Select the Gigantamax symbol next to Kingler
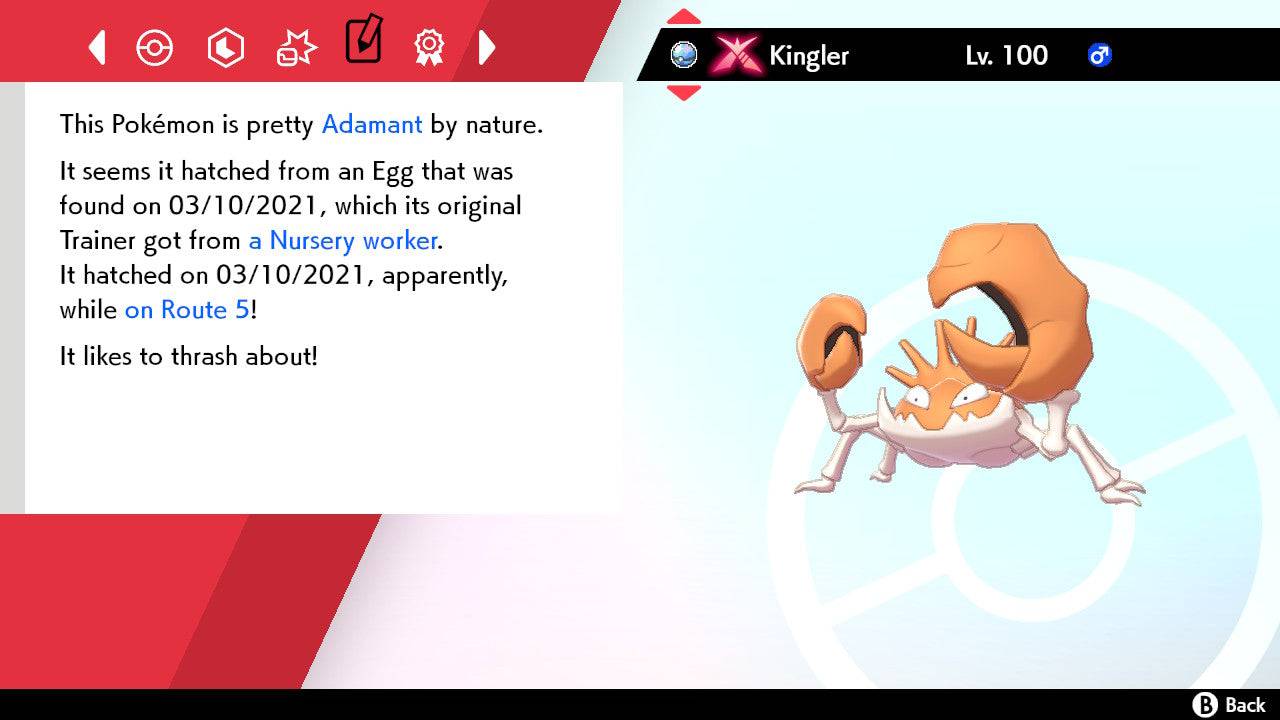 (736, 55)
